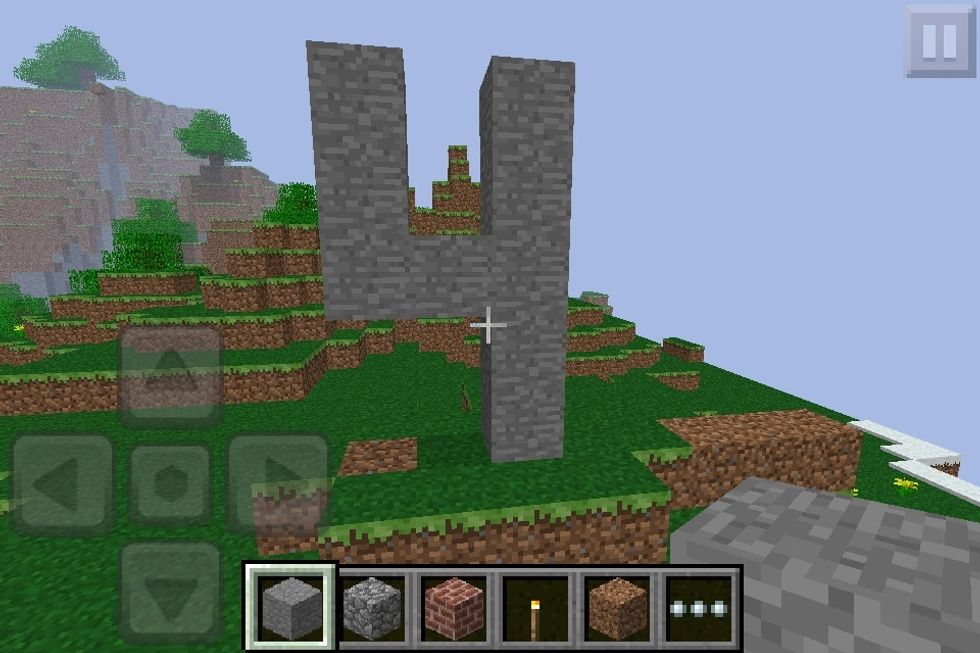Pick the torch from the hotbar
980x653 pixels.
click(x=536, y=606)
